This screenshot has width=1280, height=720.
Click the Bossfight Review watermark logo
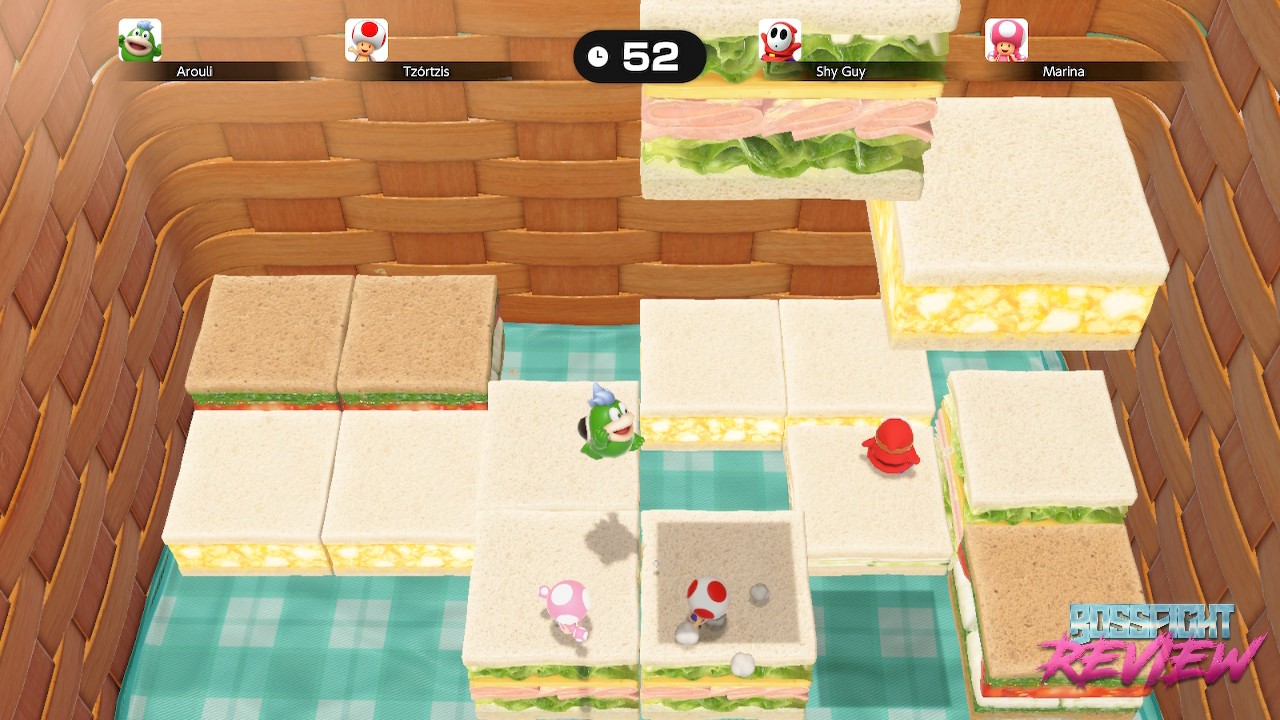click(1150, 645)
